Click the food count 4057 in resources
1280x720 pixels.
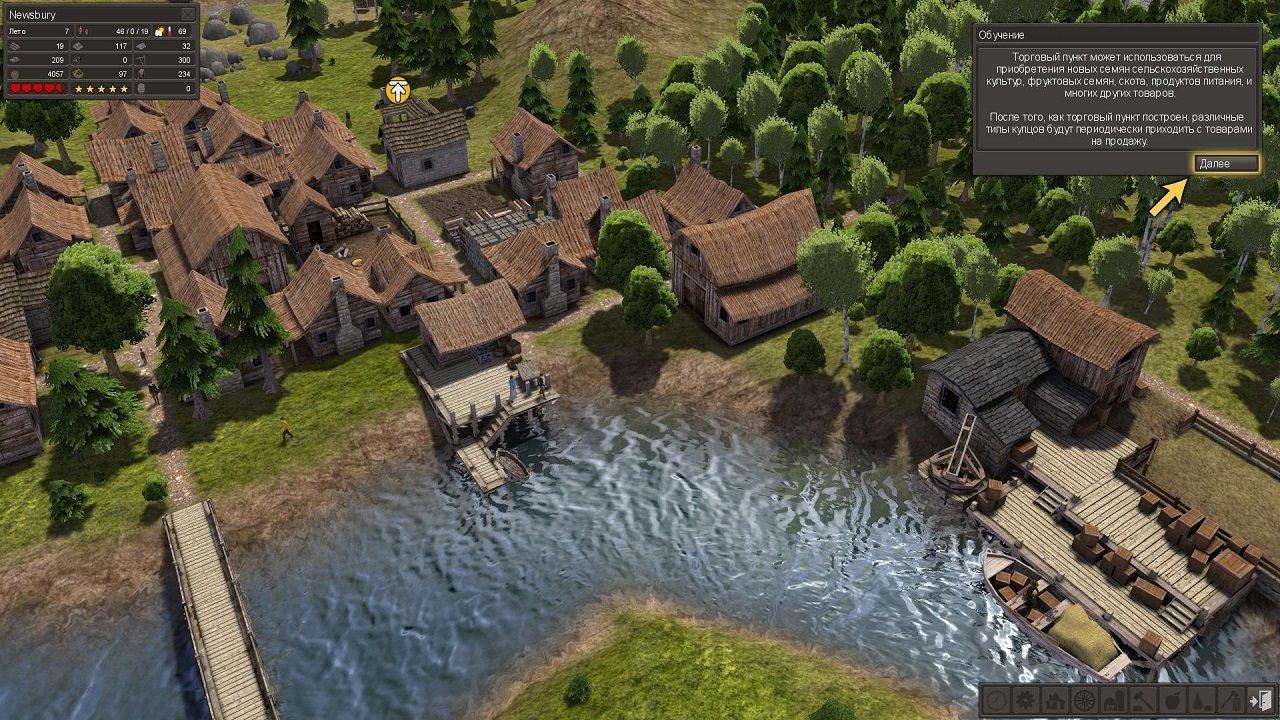click(55, 73)
